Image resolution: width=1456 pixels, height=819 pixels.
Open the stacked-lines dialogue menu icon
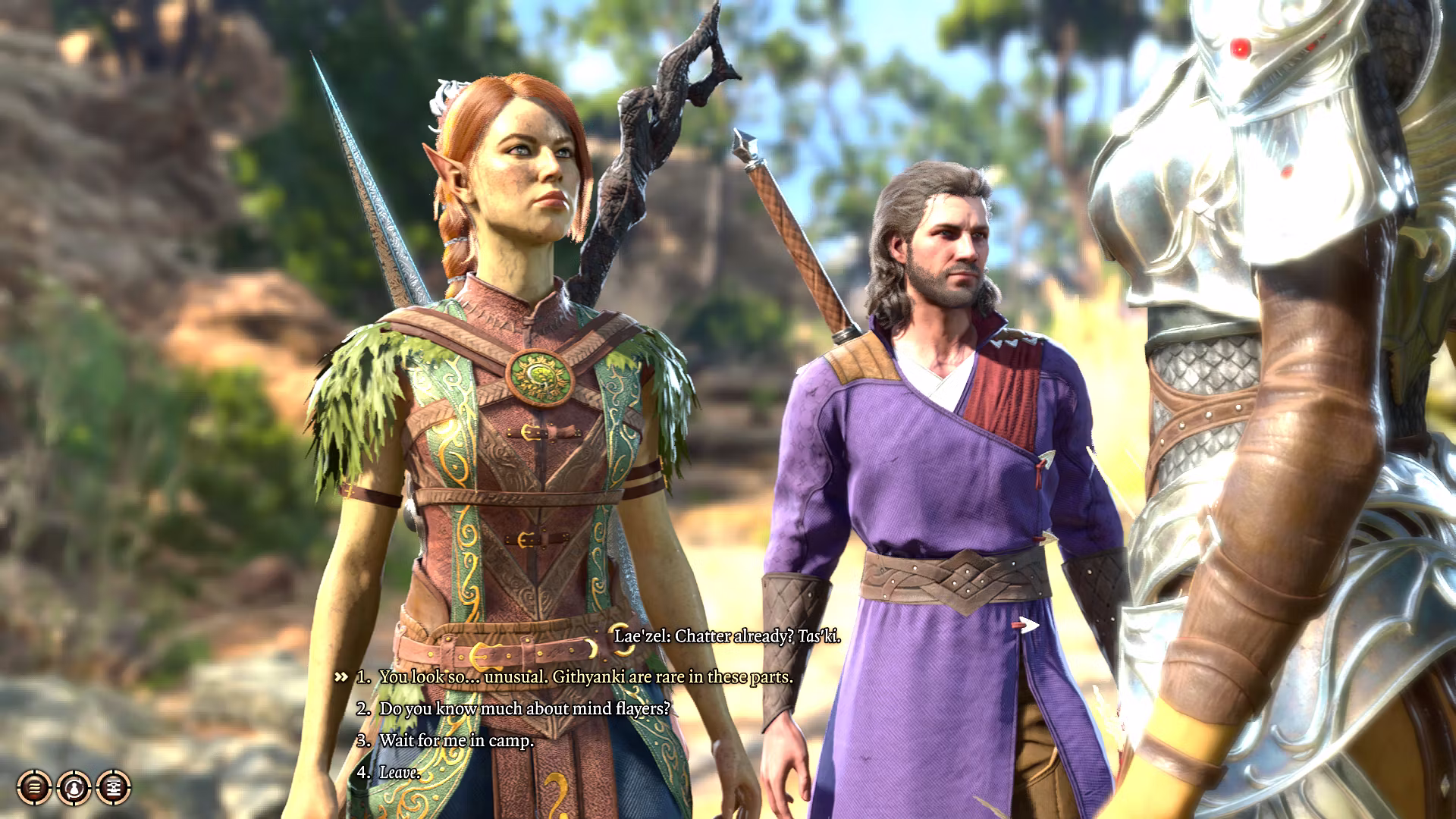[x=34, y=787]
